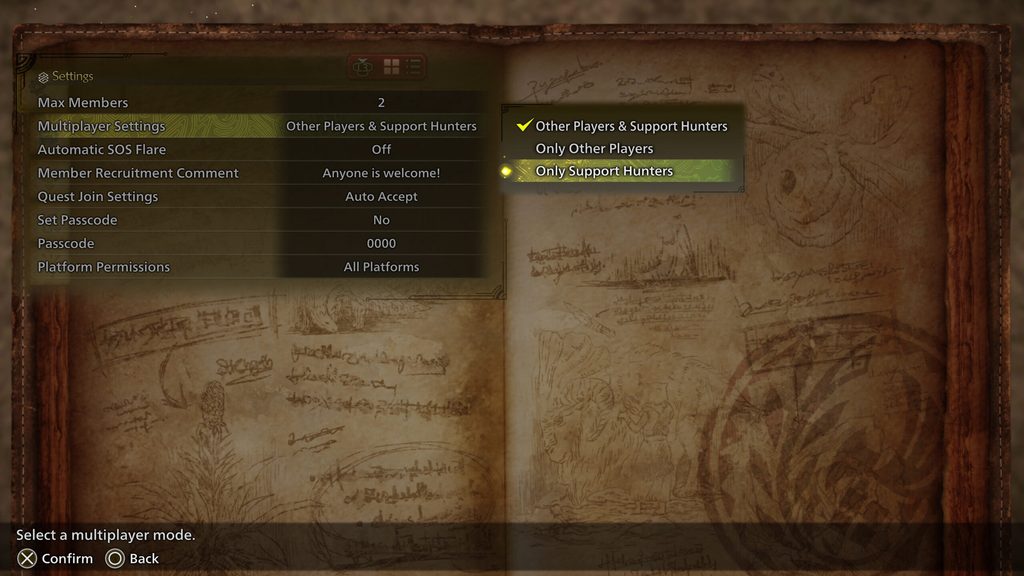Viewport: 1024px width, 576px height.
Task: Switch to the grid view icon
Action: (x=392, y=67)
